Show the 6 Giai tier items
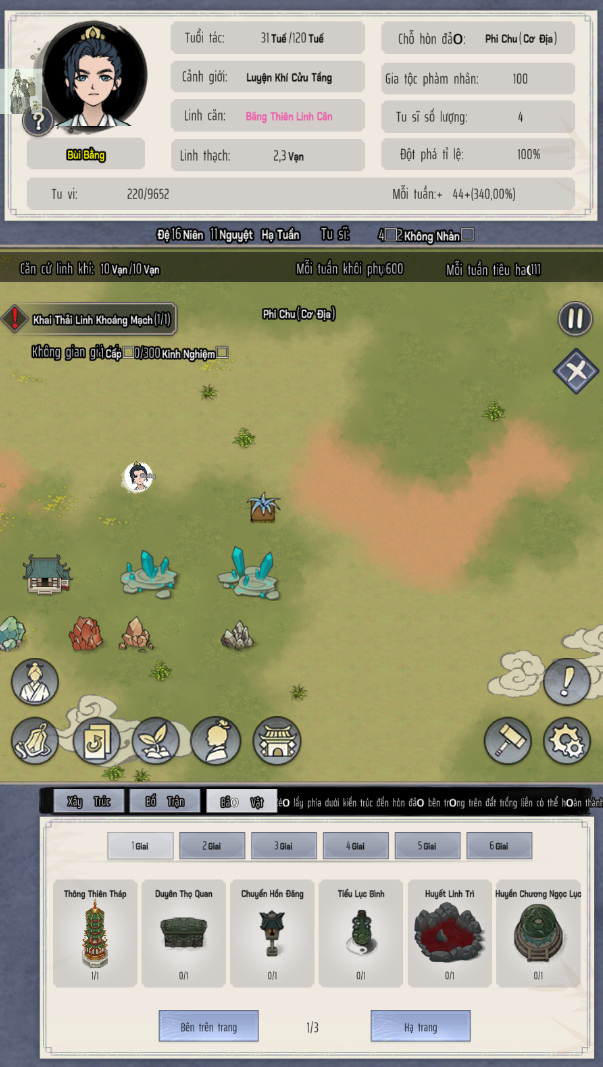The image size is (603, 1067). [x=499, y=846]
